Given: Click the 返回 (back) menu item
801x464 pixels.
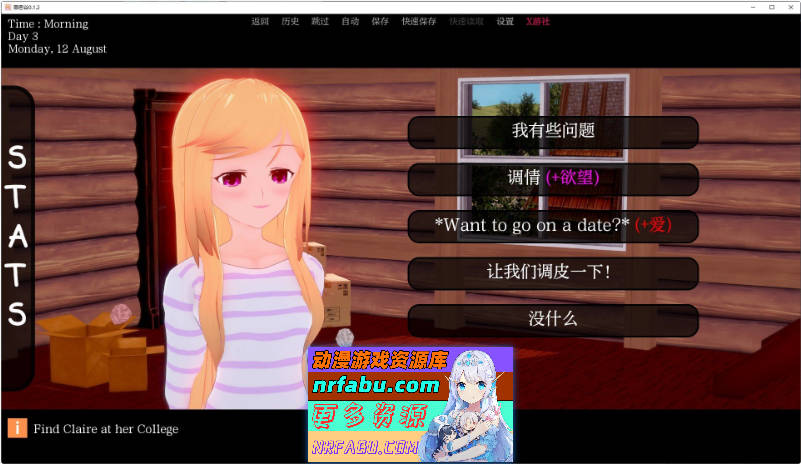Looking at the screenshot, I should click(x=261, y=21).
